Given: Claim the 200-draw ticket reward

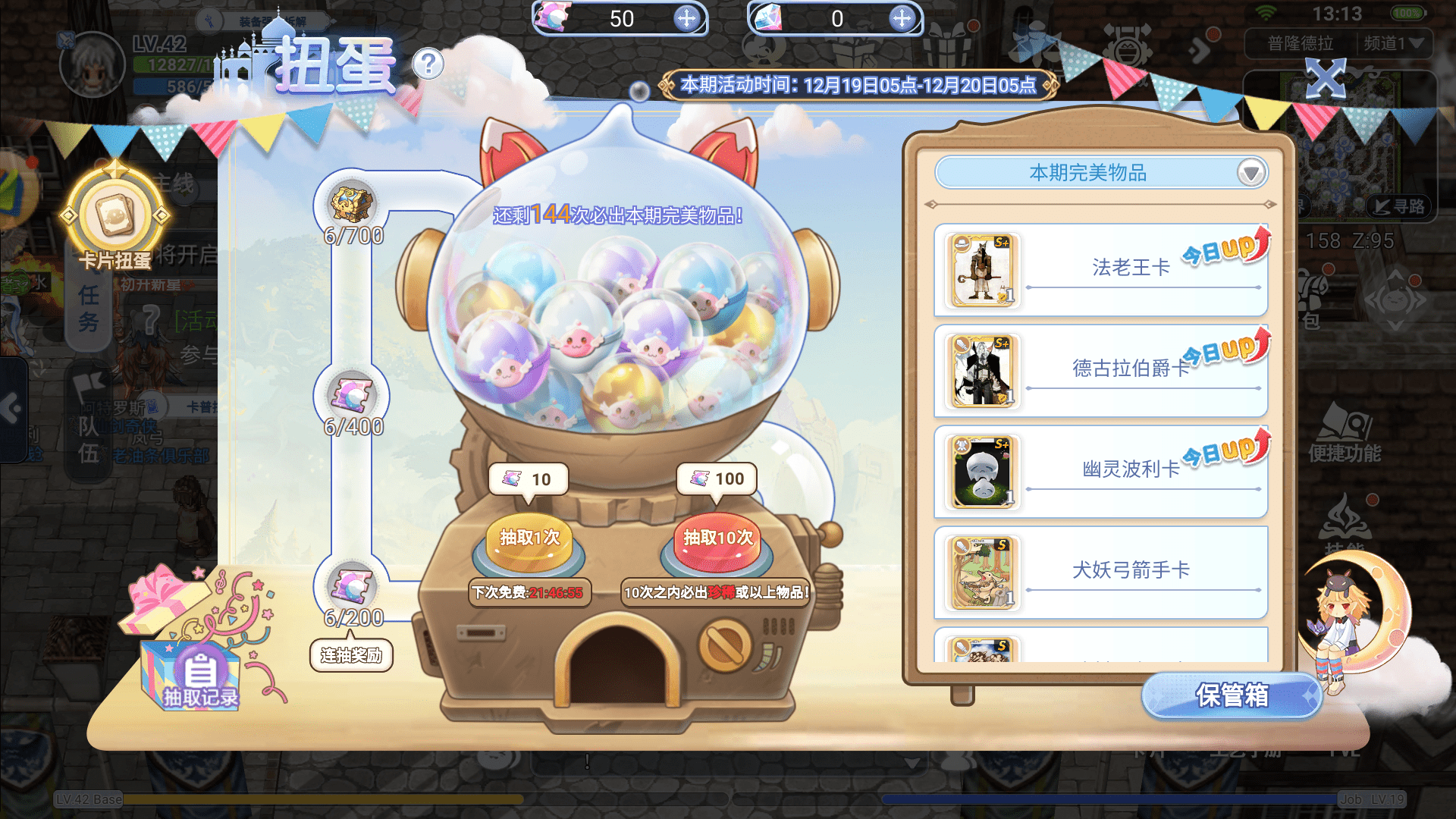Looking at the screenshot, I should (x=352, y=587).
